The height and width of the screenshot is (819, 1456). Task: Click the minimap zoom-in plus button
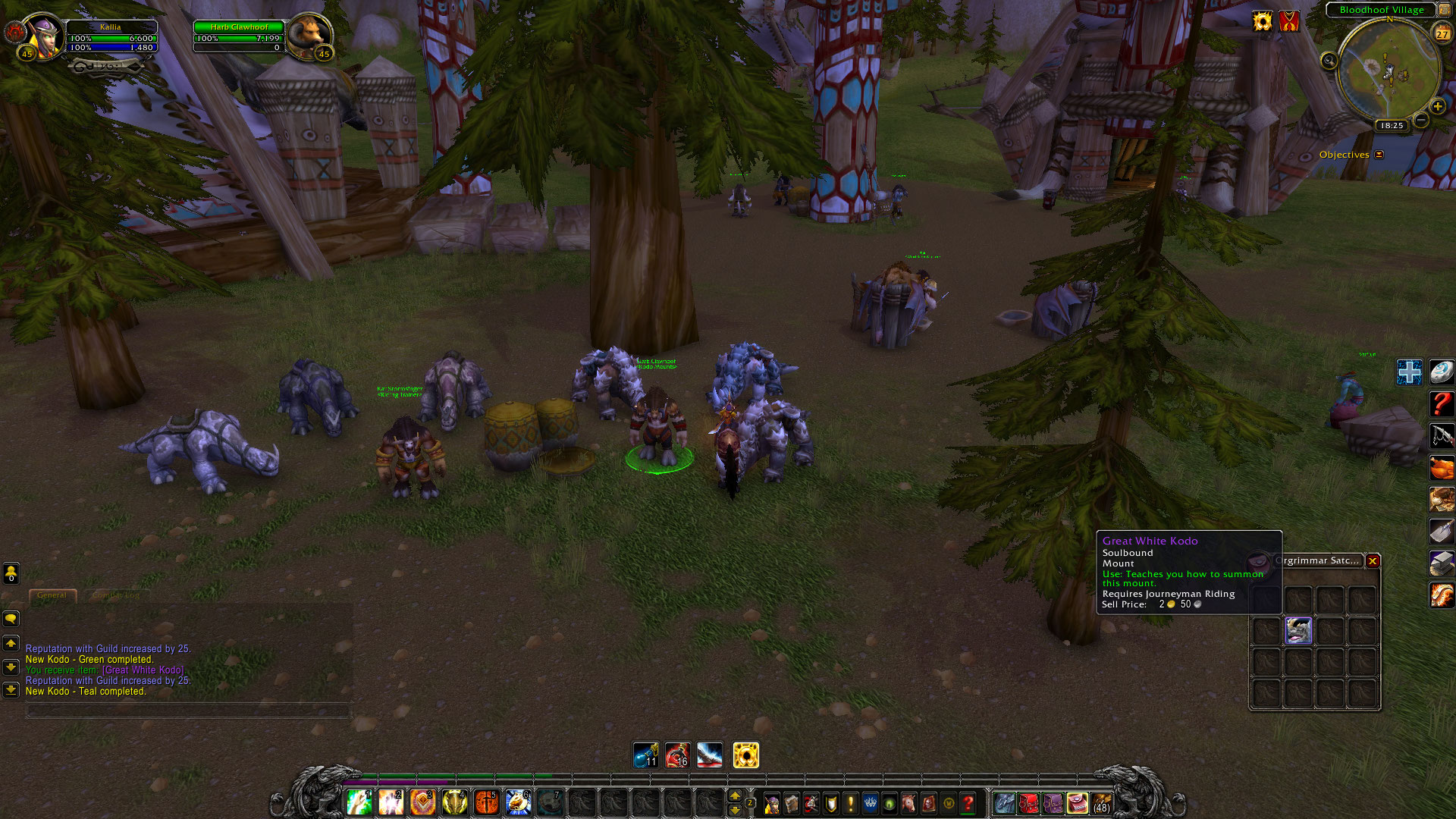click(1437, 106)
